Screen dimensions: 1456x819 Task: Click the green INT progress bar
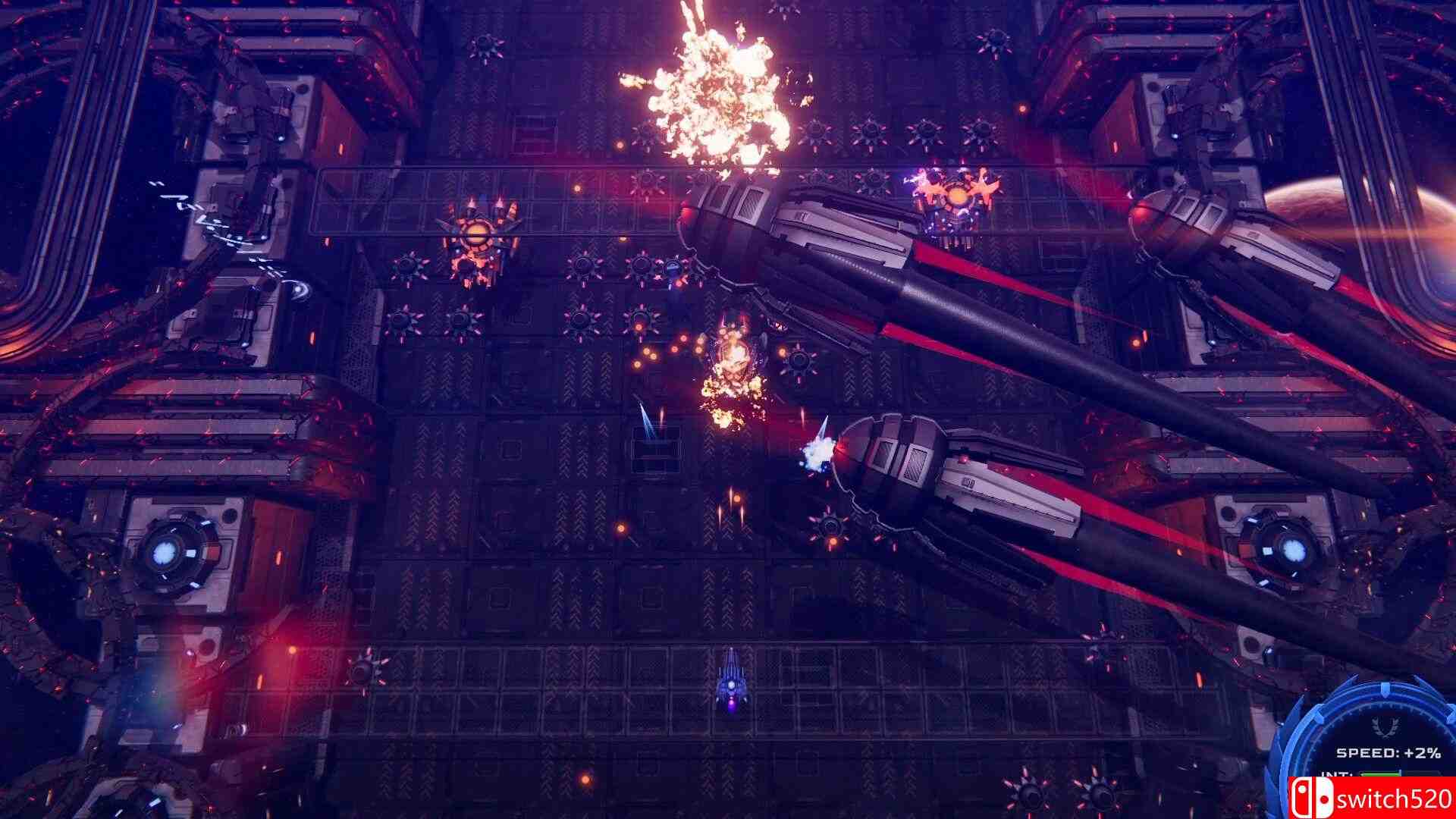[1380, 774]
